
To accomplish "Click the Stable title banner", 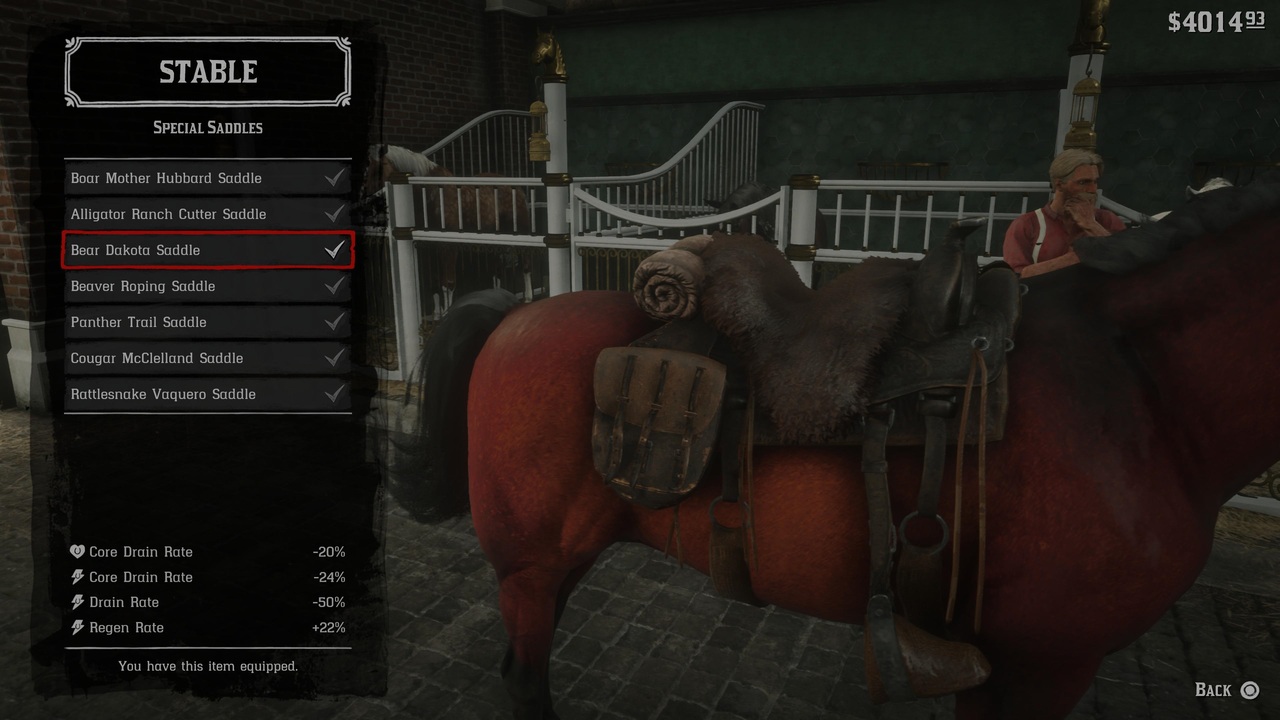I will coord(207,71).
